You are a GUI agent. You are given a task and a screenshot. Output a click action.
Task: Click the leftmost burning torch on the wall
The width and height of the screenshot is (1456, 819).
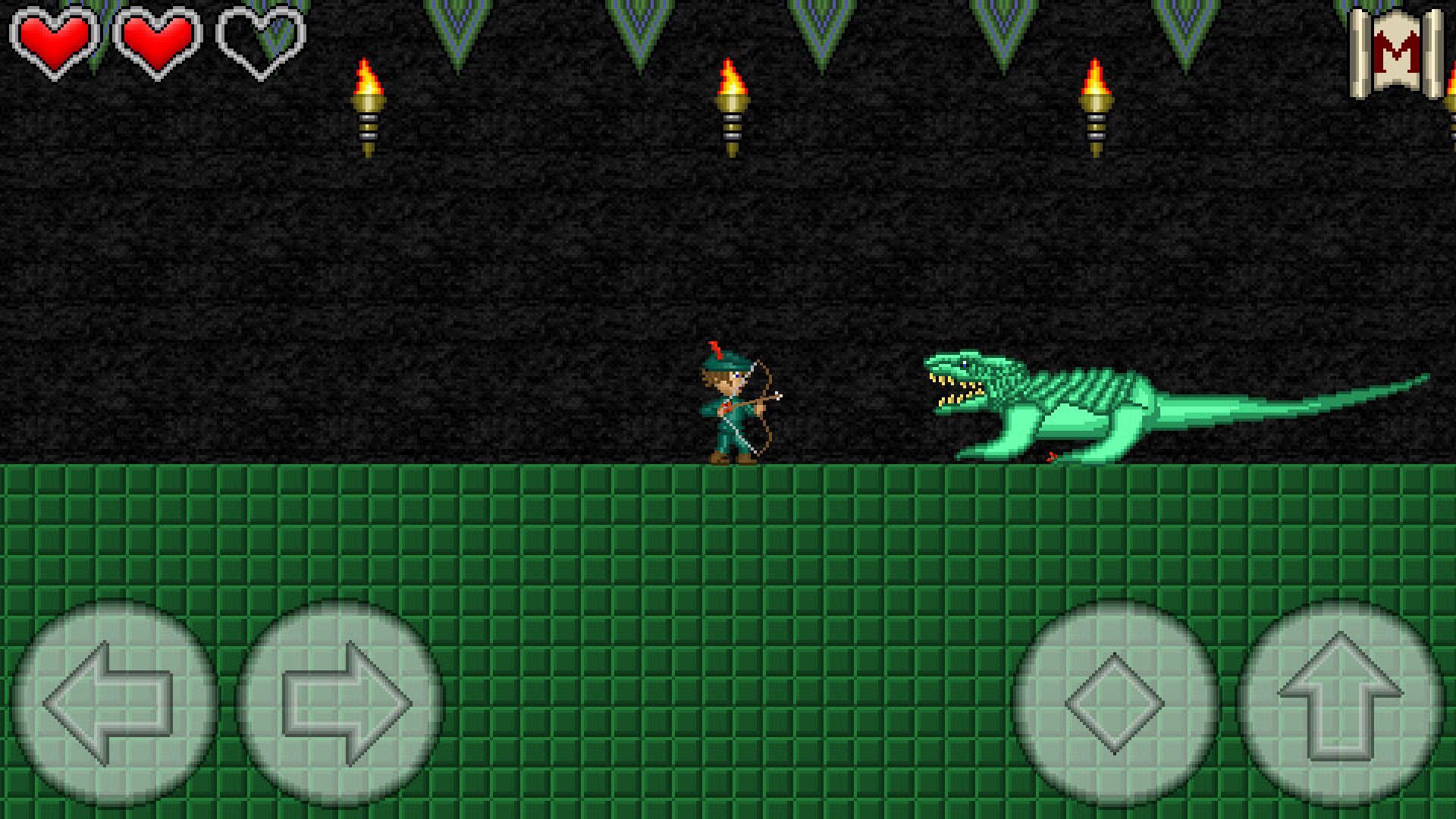pos(369,106)
